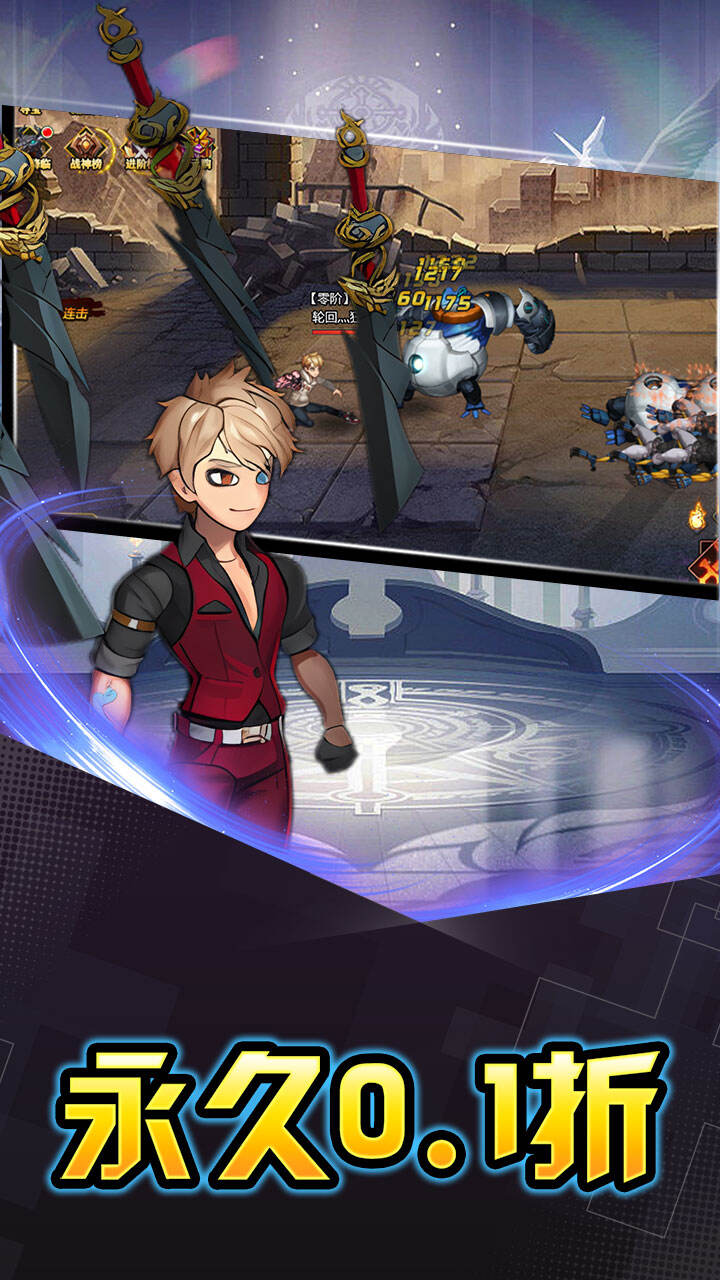Tap the gift box event icon
The image size is (720, 1280).
coord(200,143)
